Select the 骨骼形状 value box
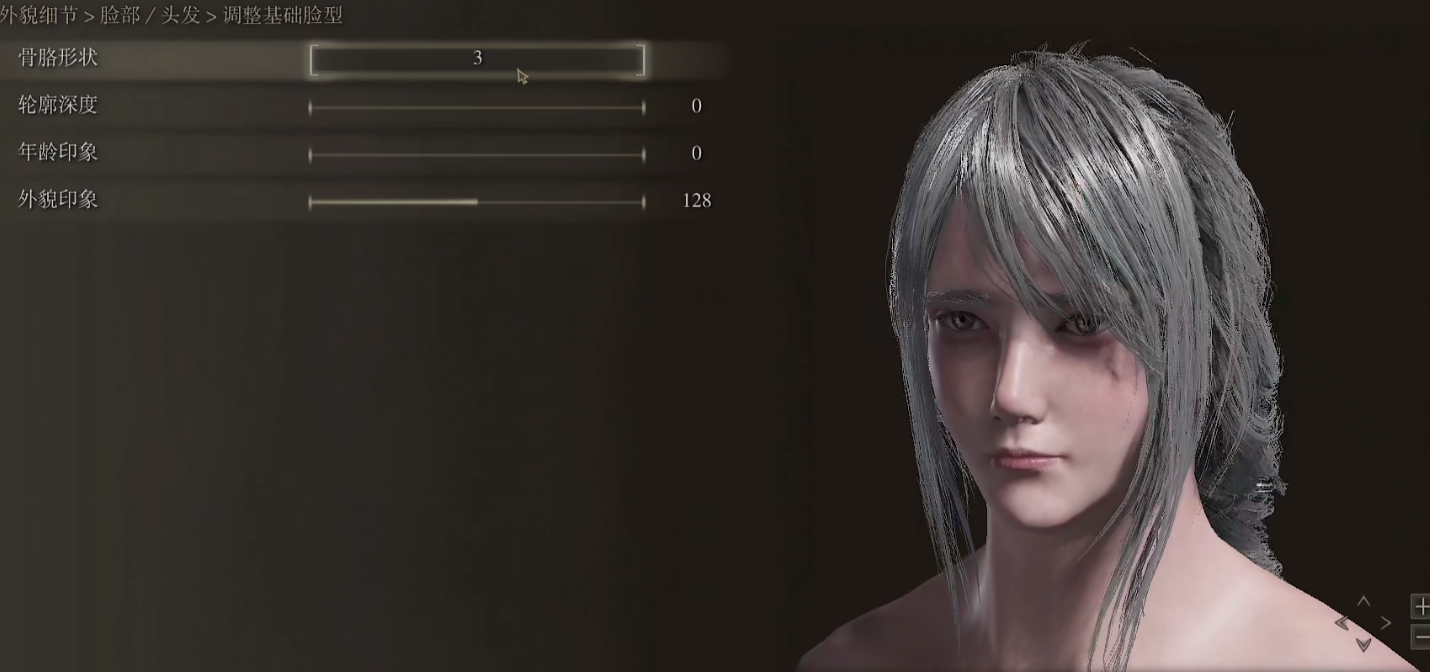This screenshot has height=672, width=1430. tap(477, 59)
